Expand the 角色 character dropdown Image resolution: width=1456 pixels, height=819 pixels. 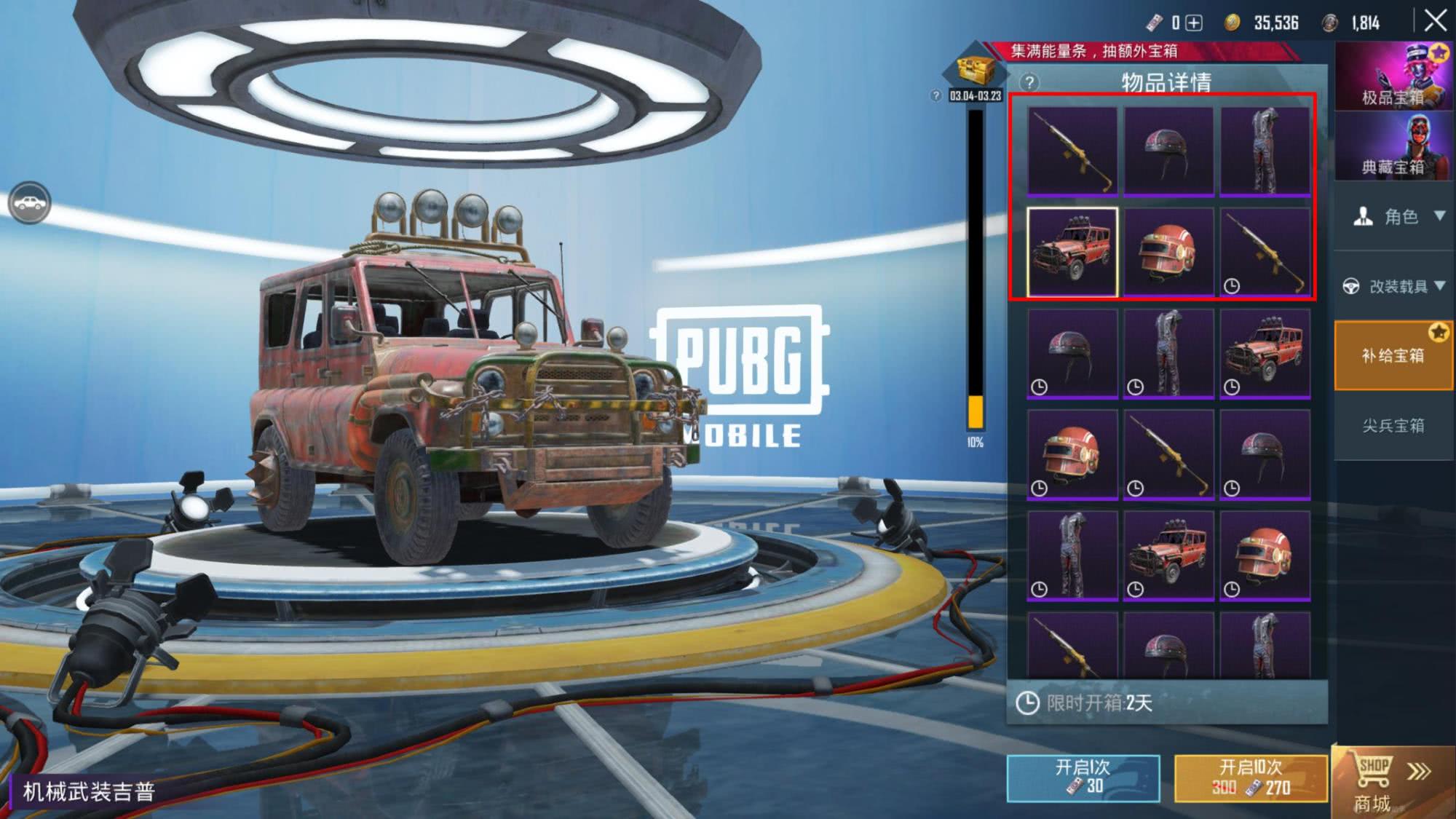1397,216
